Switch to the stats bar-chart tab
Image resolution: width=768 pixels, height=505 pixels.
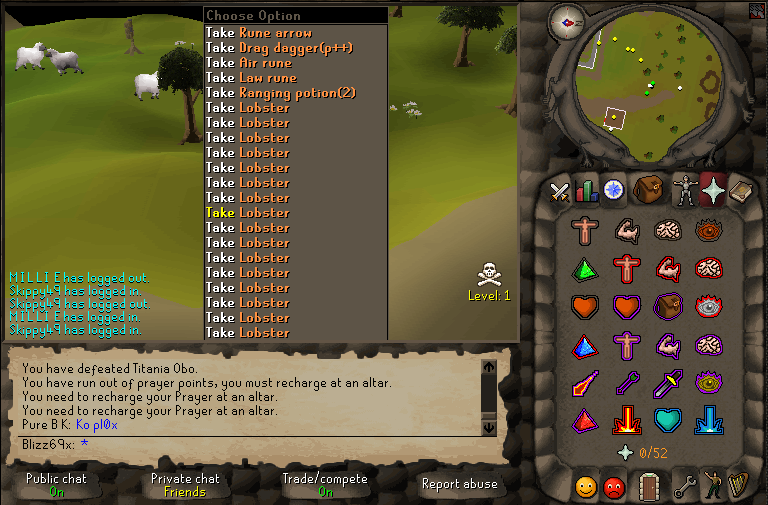[x=586, y=190]
